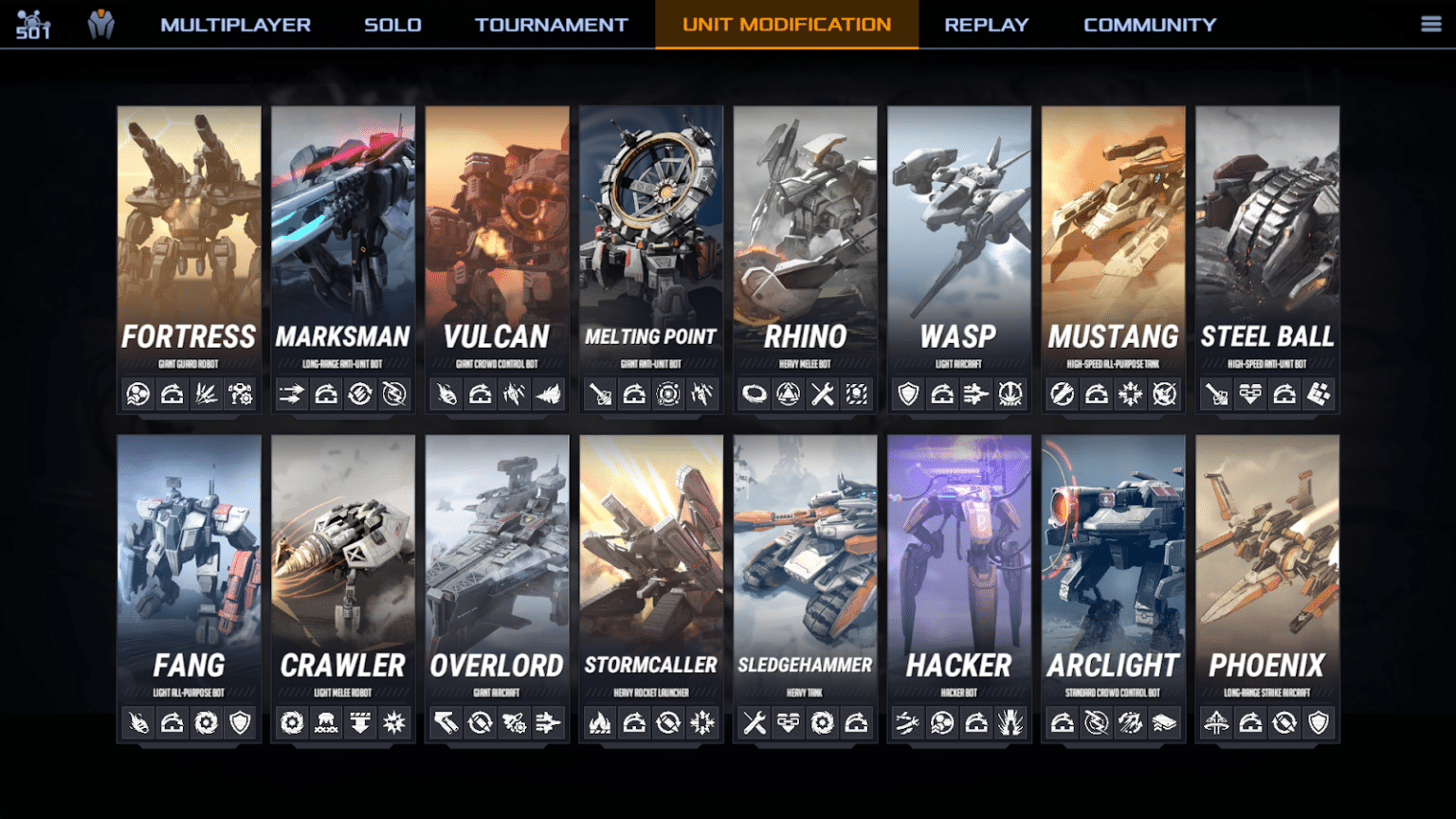Open the Overlord unit card

497,566
